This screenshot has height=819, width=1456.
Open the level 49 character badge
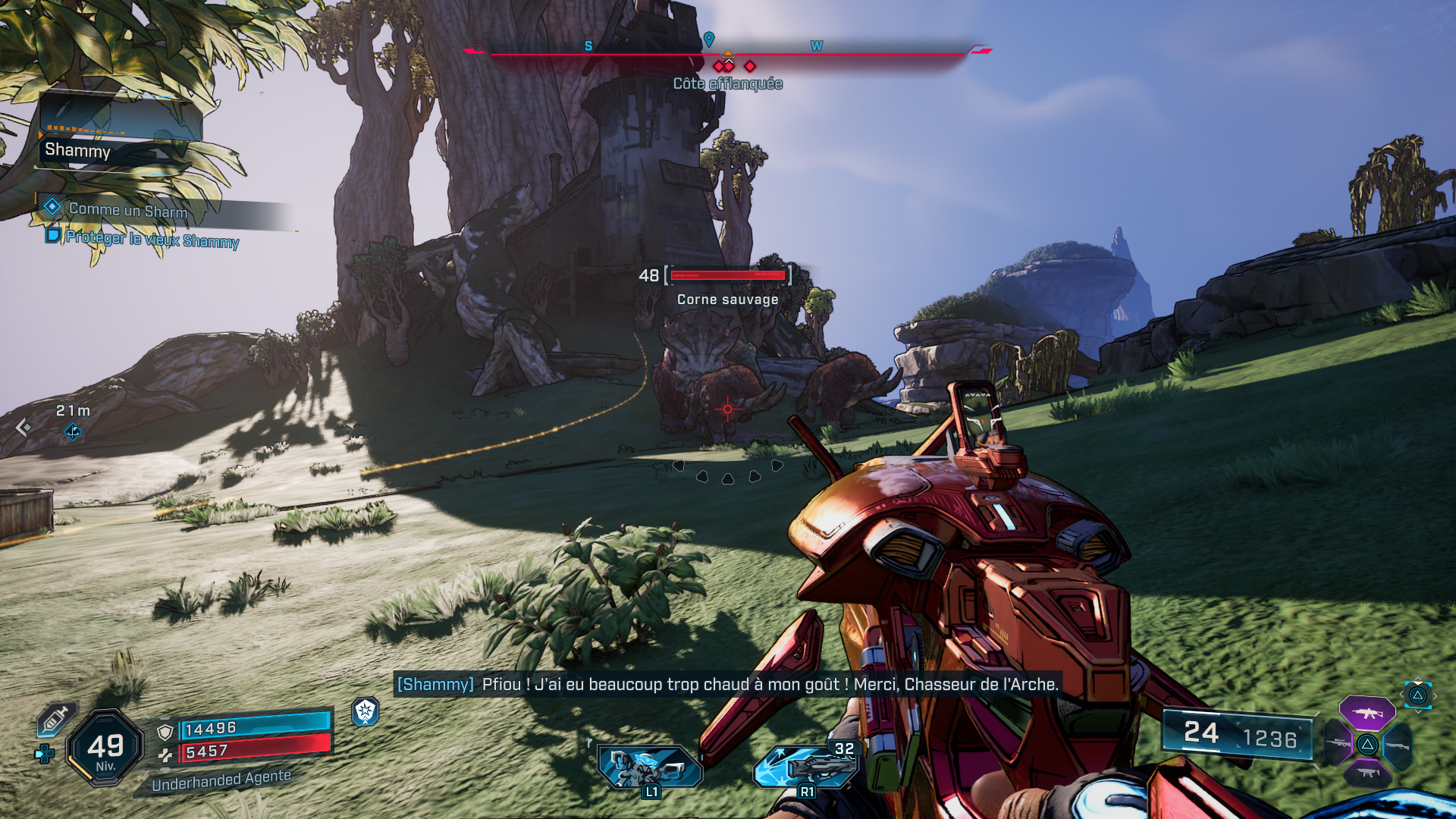click(x=105, y=748)
